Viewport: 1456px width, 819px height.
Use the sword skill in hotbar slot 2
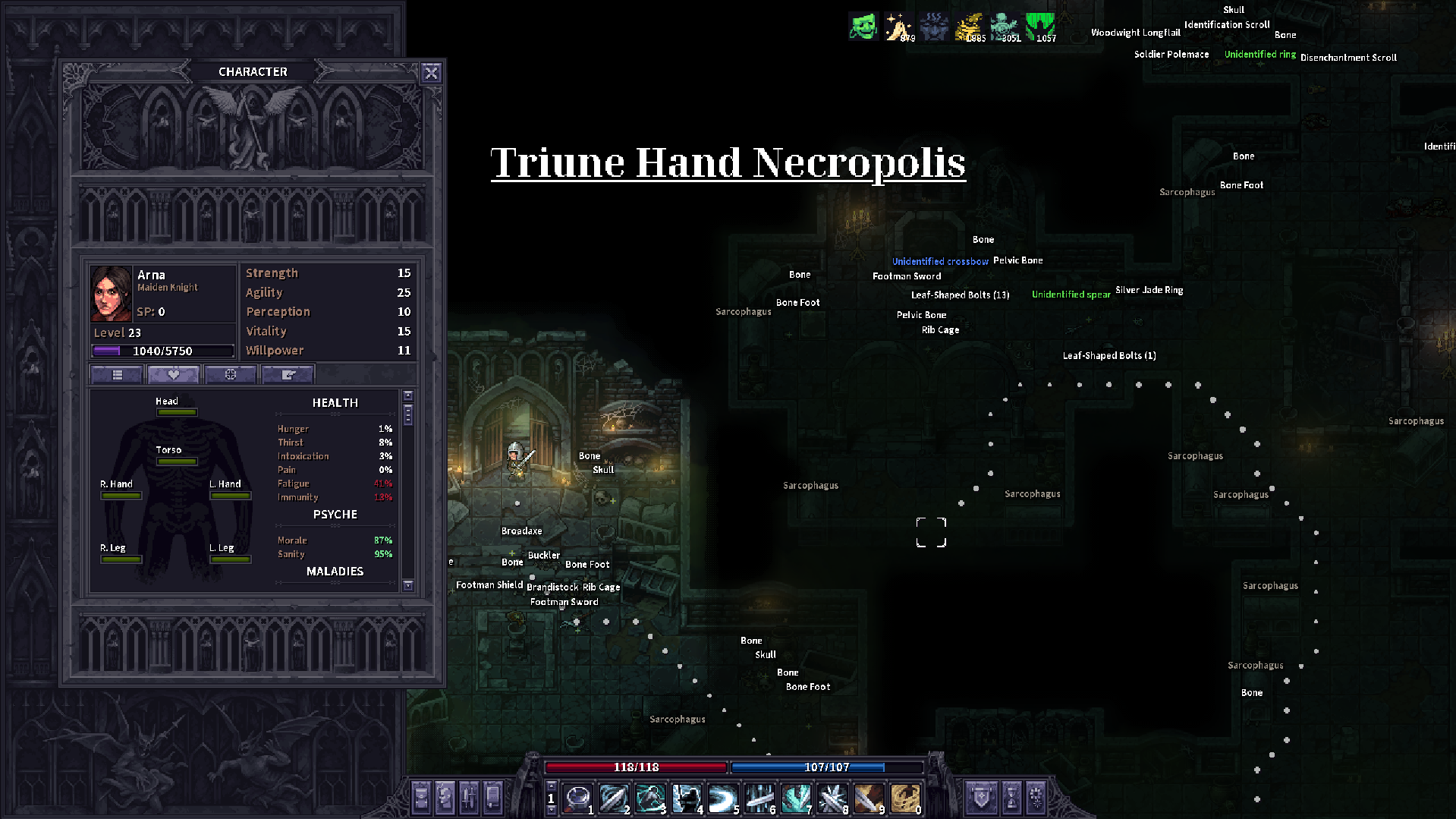pos(613,798)
